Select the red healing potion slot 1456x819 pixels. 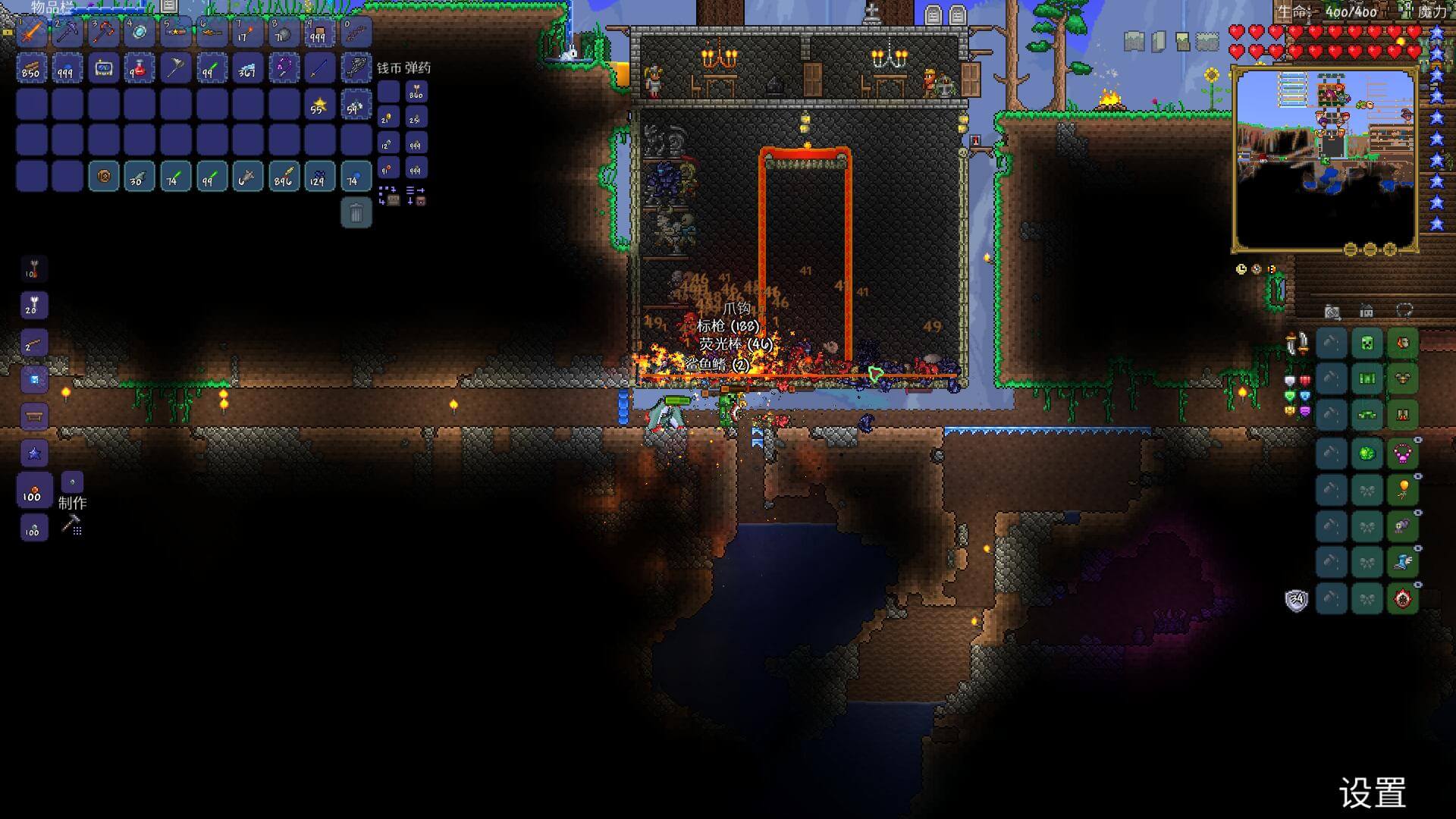pos(139,69)
